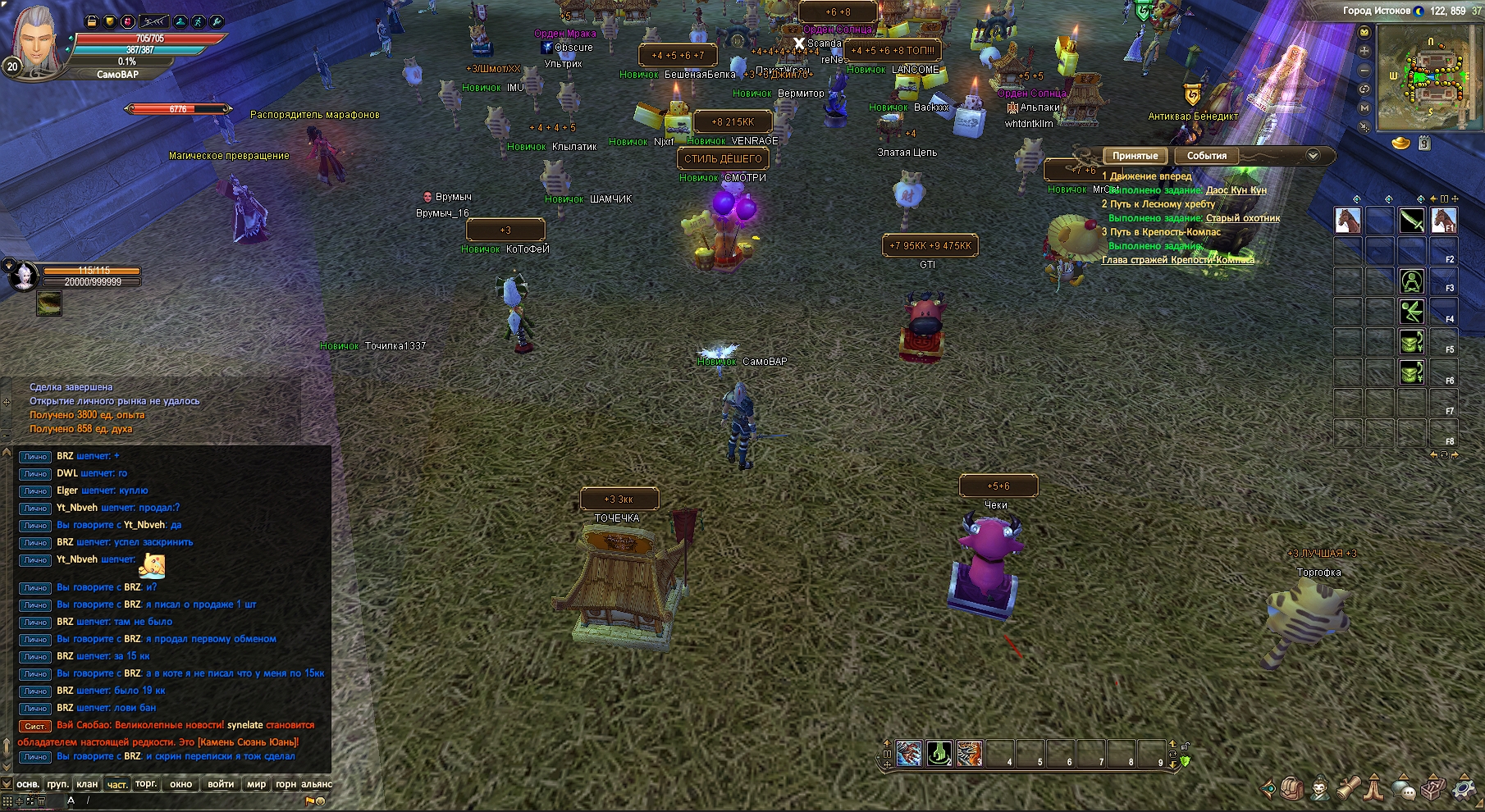The image size is (1485, 812).
Task: Select the мир chat channel tab
Action: point(256,784)
